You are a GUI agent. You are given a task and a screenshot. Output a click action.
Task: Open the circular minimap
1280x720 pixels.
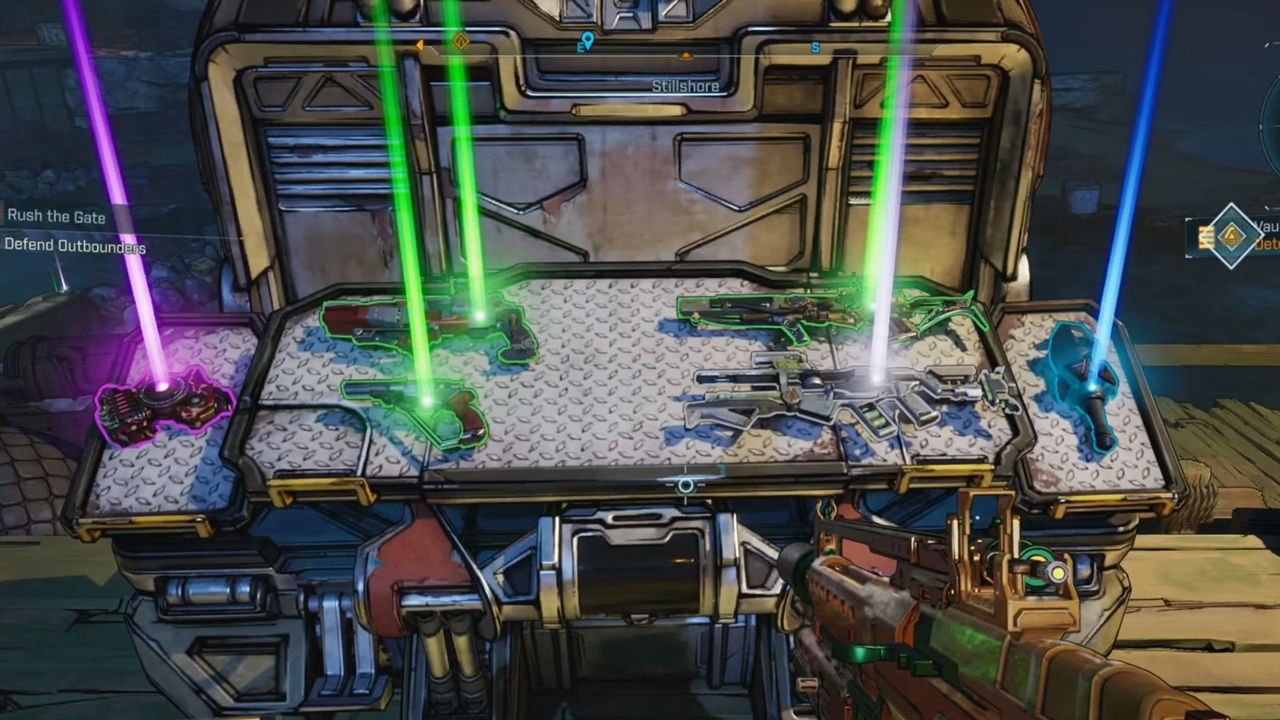click(x=1270, y=130)
